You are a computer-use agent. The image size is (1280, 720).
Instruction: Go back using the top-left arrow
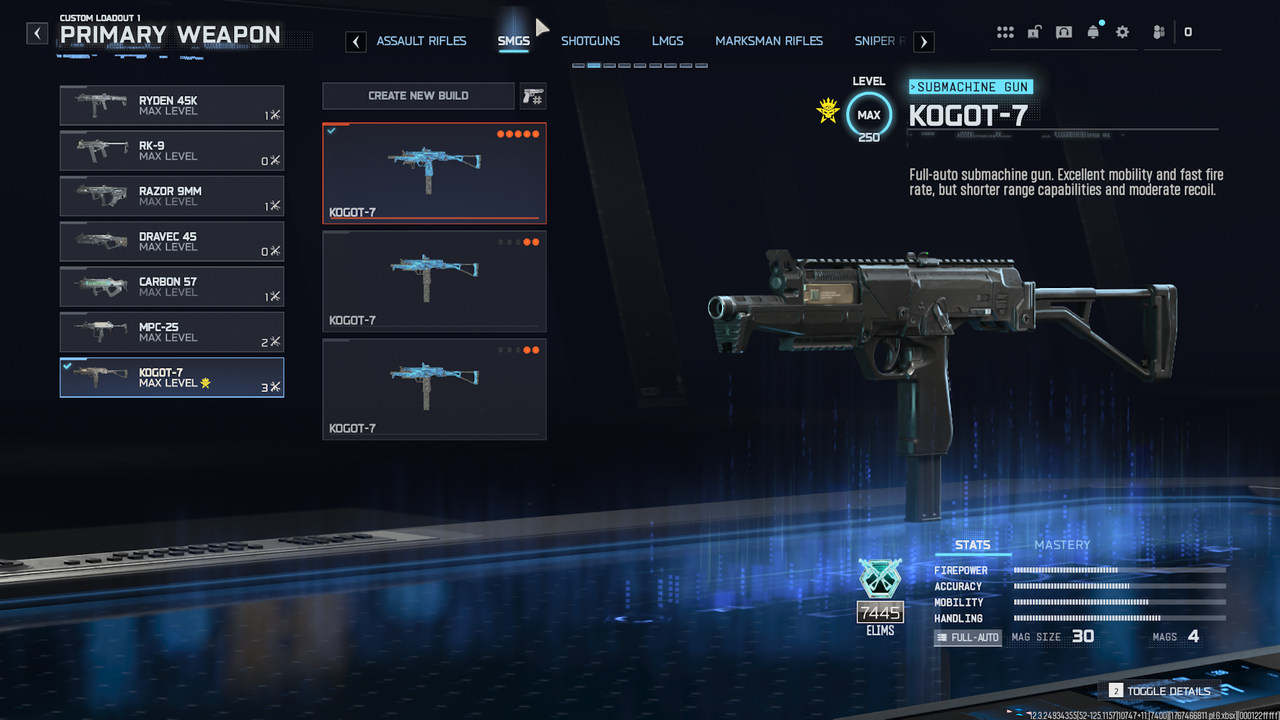click(x=37, y=34)
